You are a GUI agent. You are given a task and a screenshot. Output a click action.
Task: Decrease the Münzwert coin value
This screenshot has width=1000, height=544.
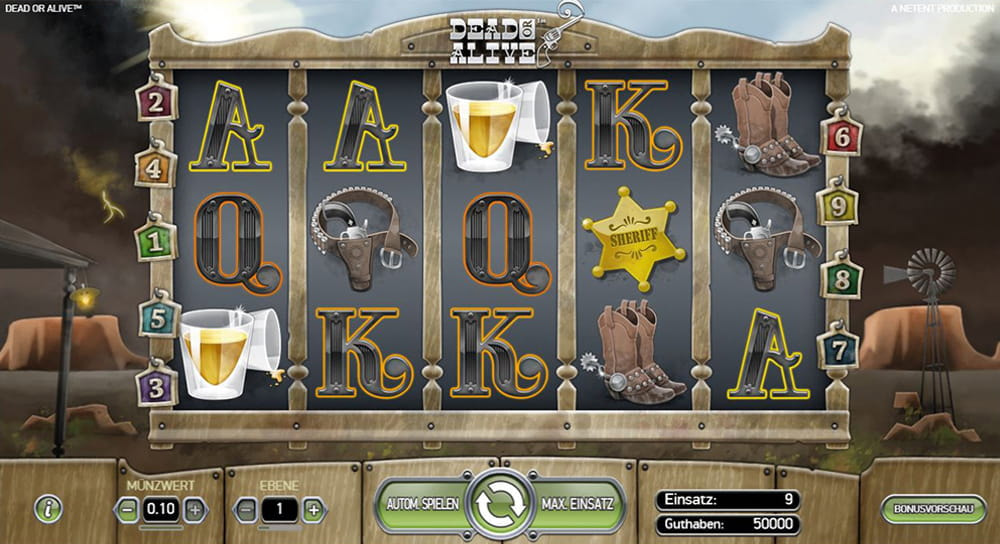point(129,509)
